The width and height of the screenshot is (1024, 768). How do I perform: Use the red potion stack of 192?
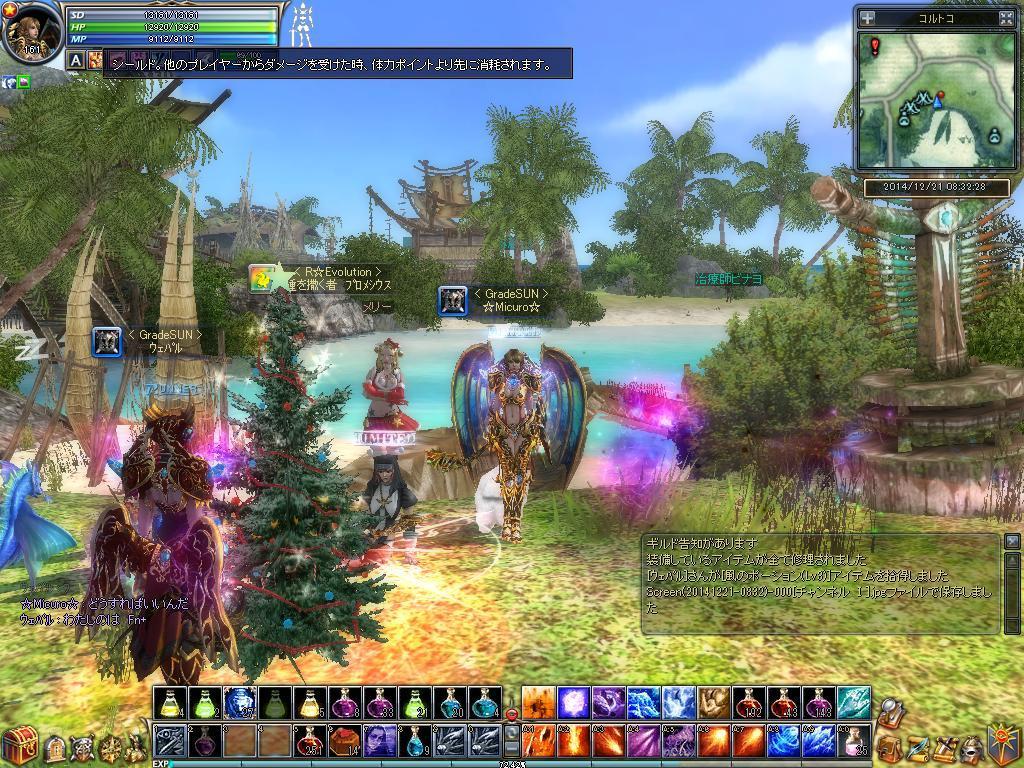pos(747,703)
